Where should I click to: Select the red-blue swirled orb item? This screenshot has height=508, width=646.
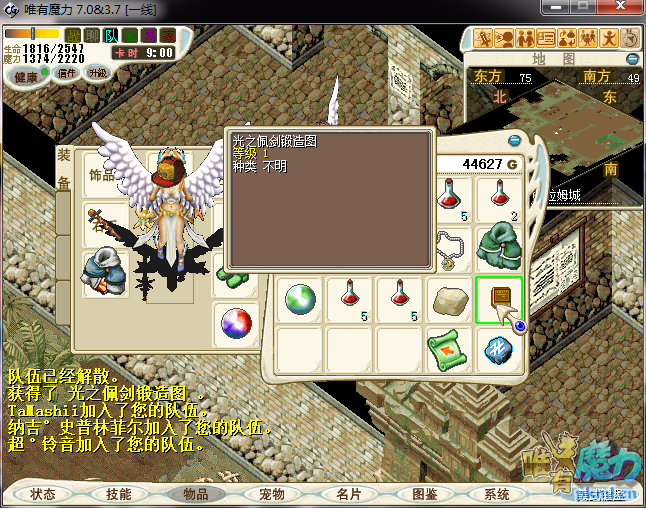[237, 323]
